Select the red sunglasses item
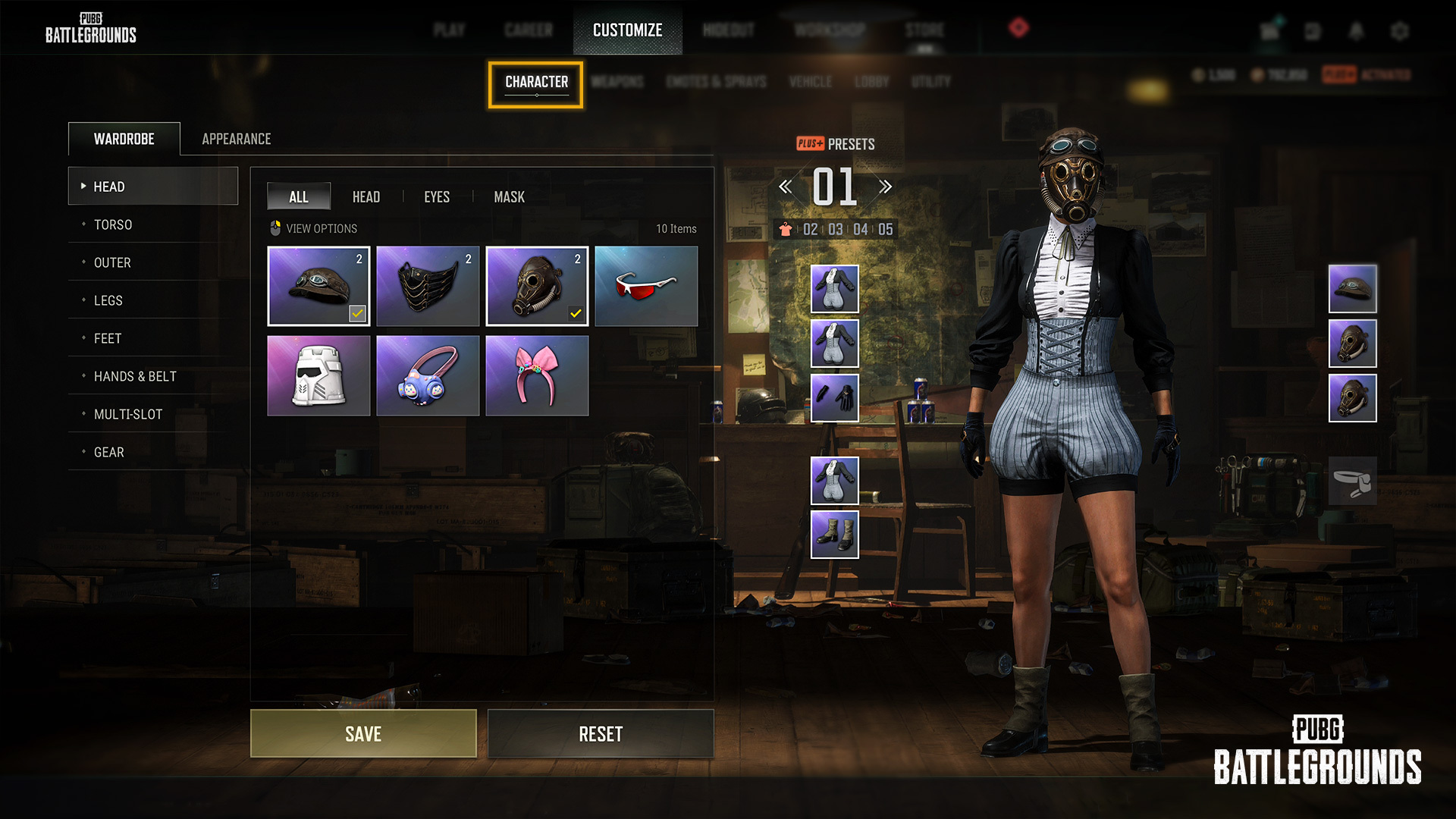This screenshot has width=1456, height=819. point(645,286)
